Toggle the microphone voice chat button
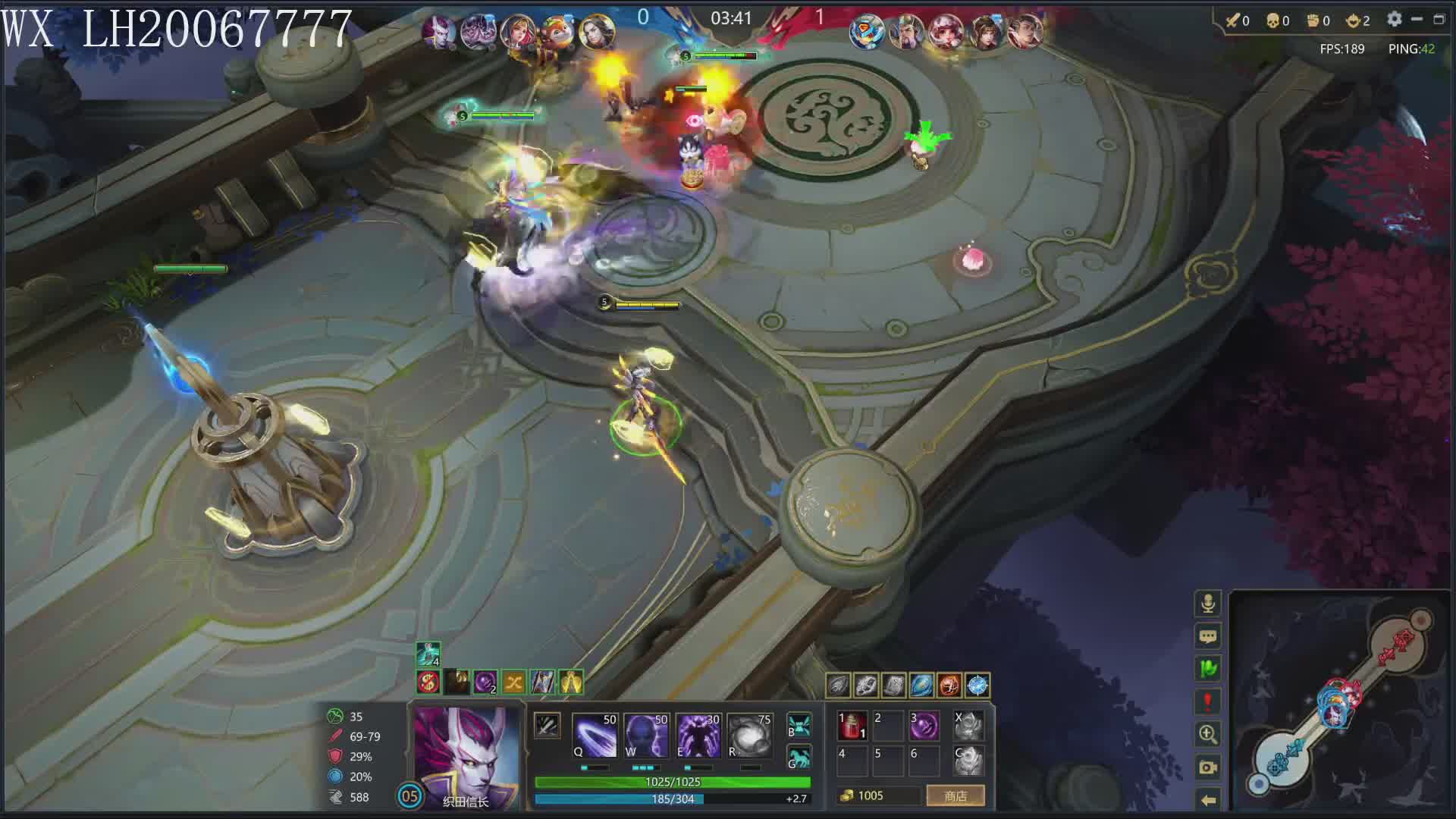Screen dimensions: 1456x819 coord(1208,604)
